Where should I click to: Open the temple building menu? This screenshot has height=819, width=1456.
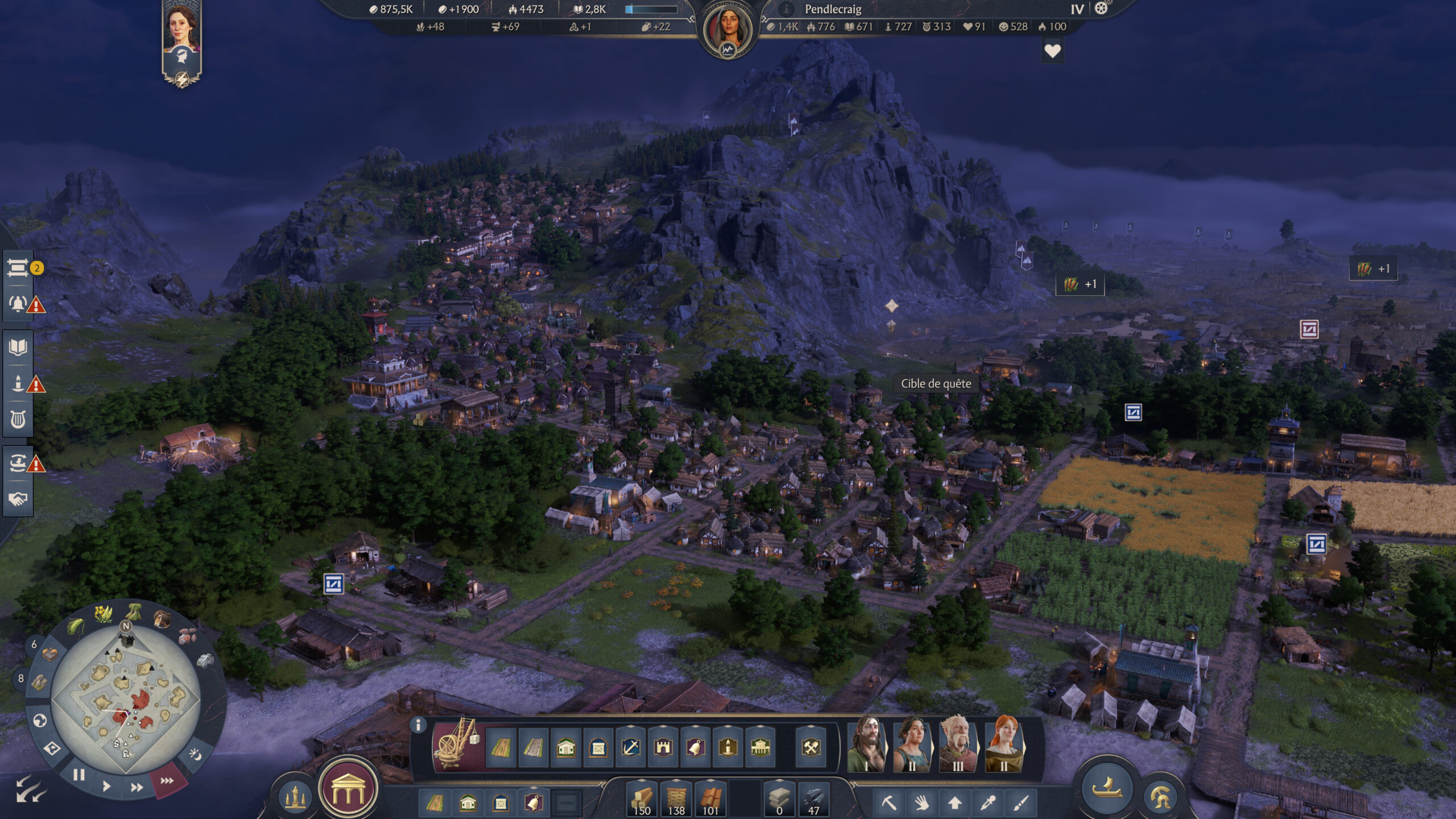click(x=348, y=789)
